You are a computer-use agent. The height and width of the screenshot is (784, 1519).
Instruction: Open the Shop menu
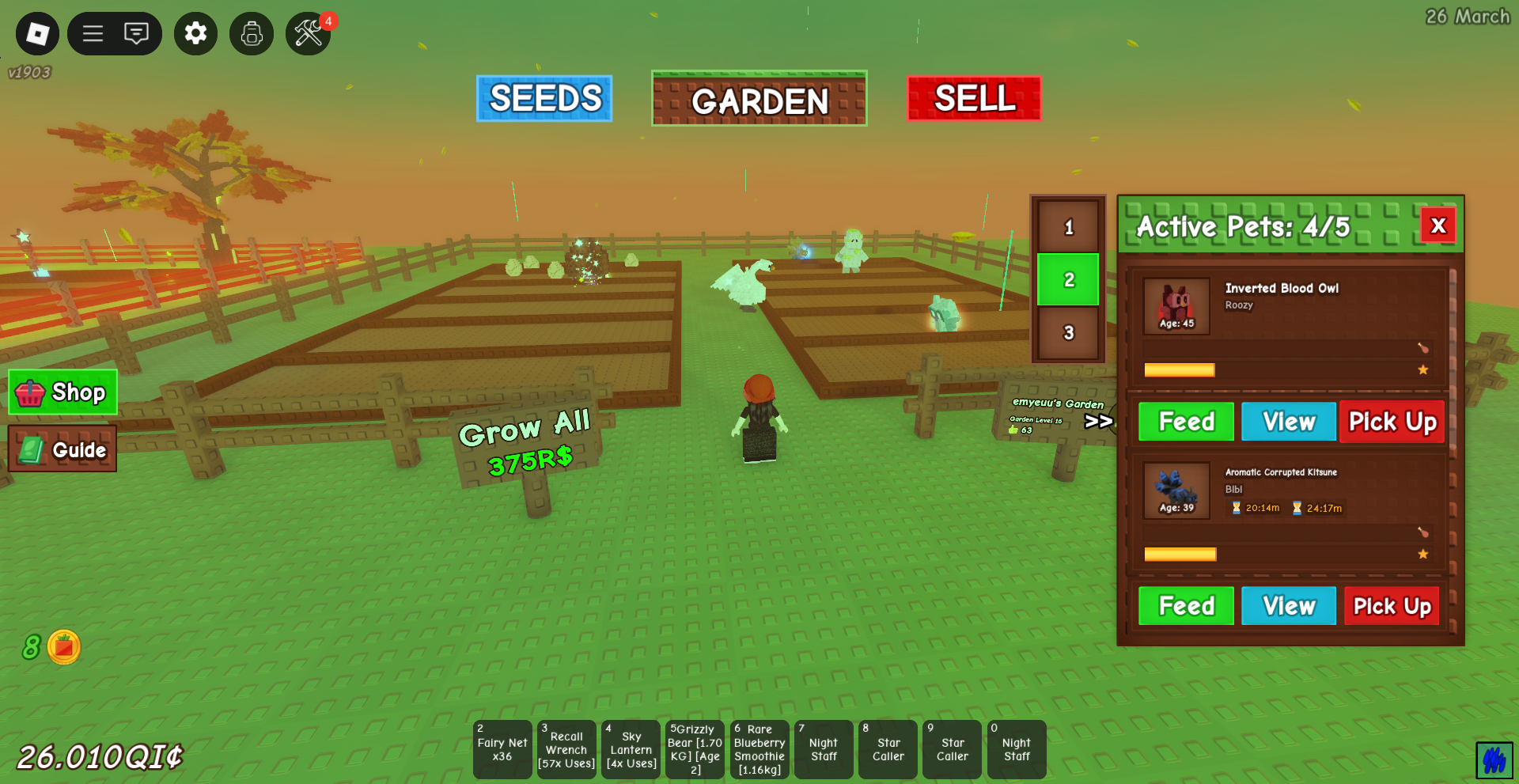click(x=63, y=392)
